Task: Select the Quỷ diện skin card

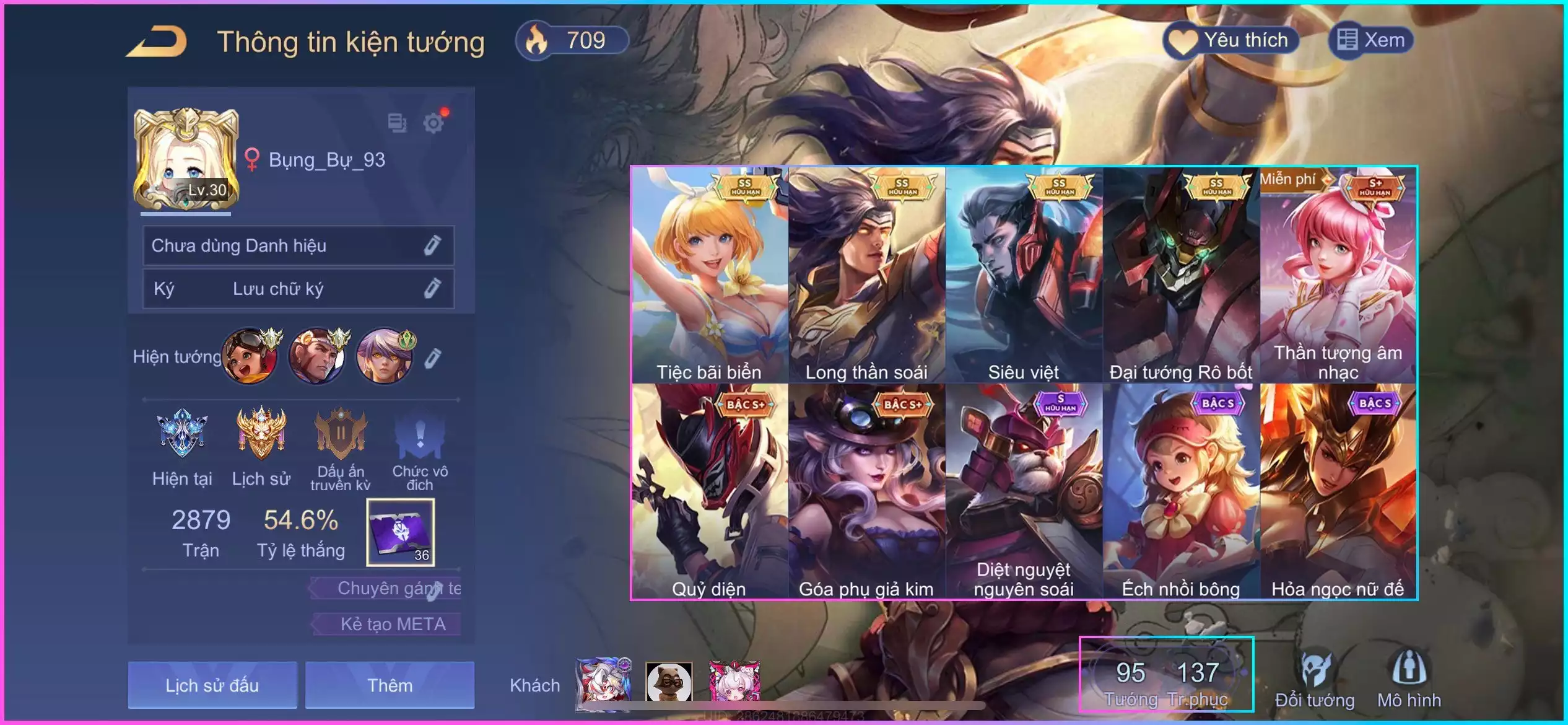Action: 710,492
